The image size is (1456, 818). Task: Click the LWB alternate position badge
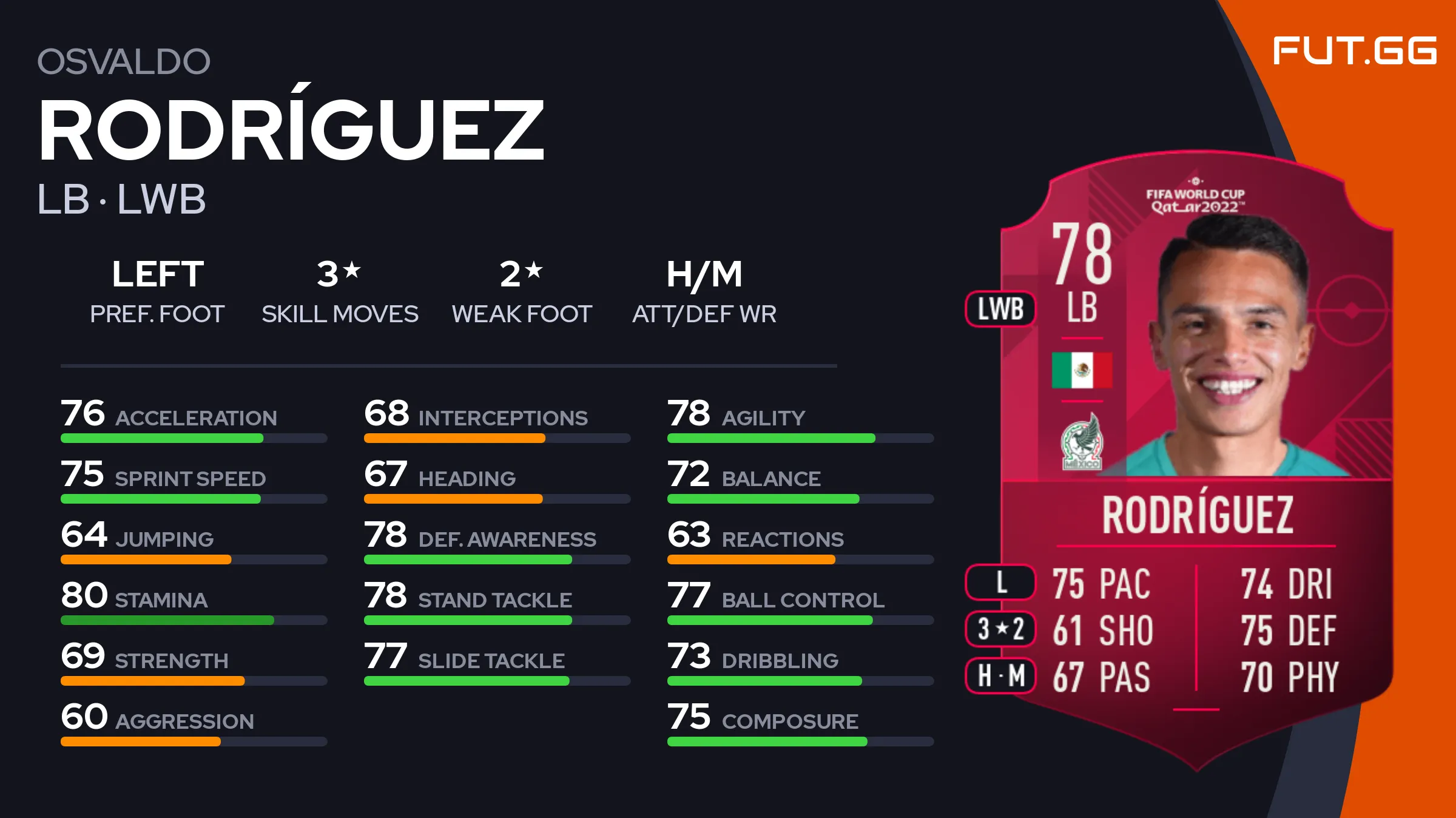[1000, 309]
